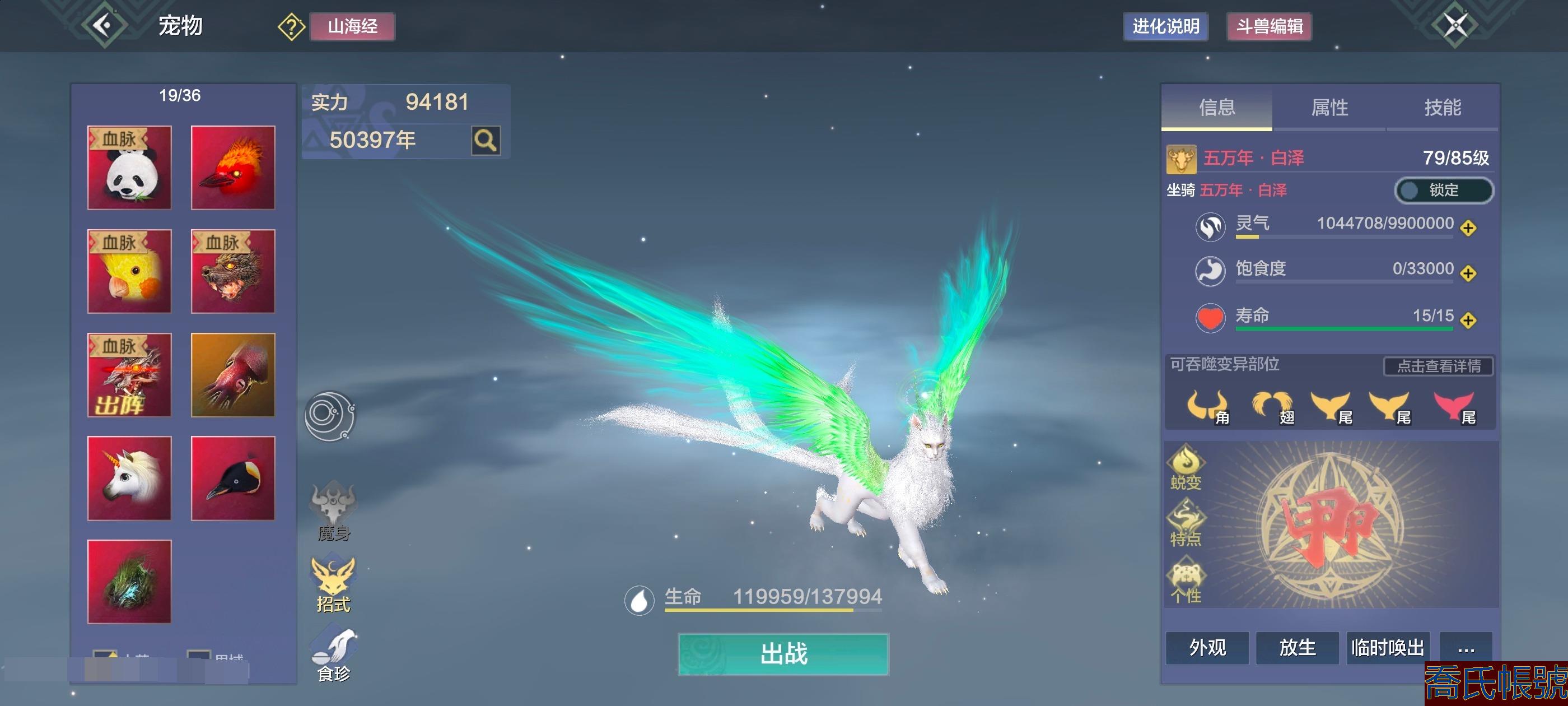Open the 斗兽编辑 editor
The width and height of the screenshot is (1568, 706).
[x=1268, y=26]
